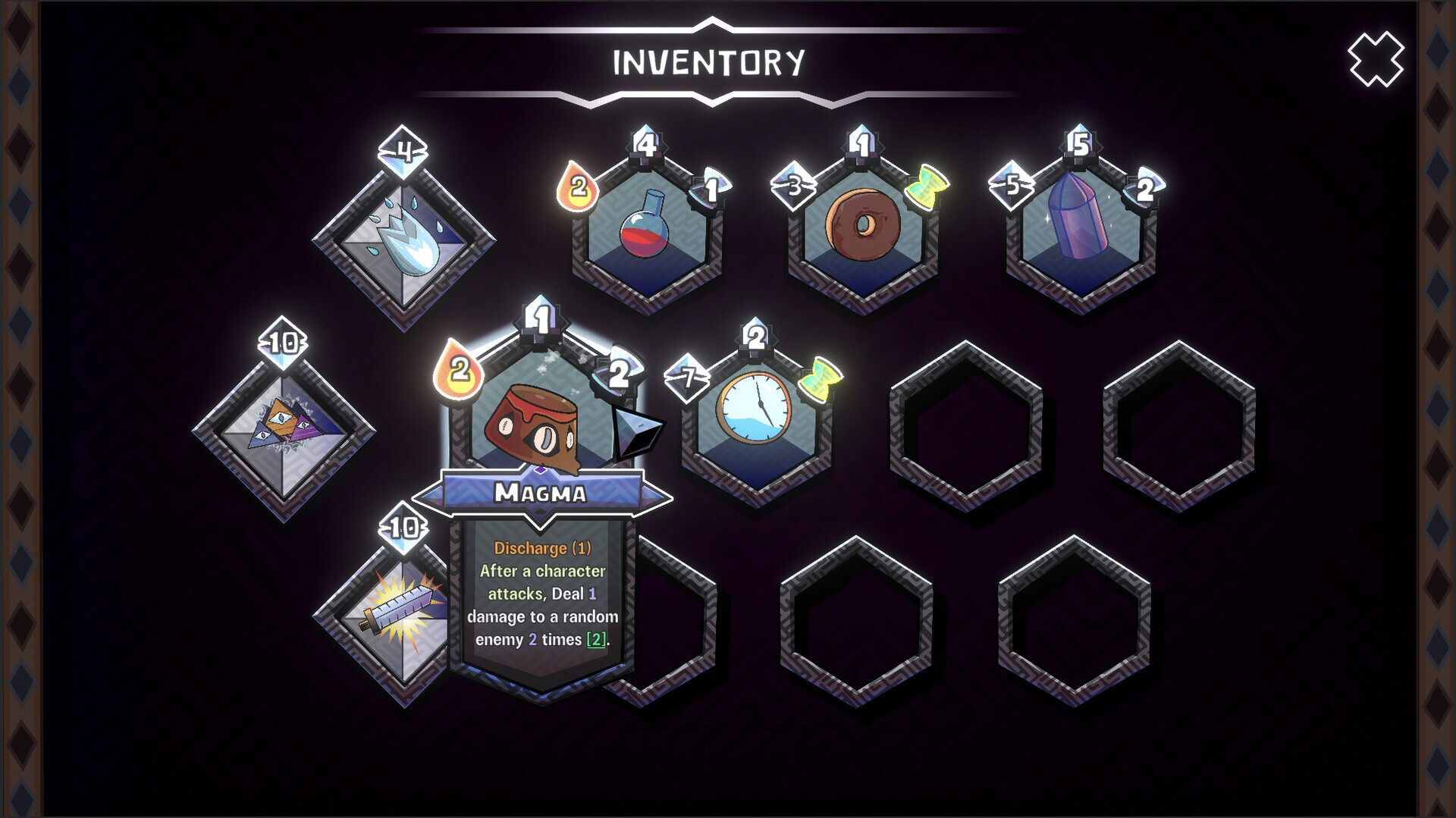The height and width of the screenshot is (818, 1456).
Task: Click the clock item slot
Action: tap(755, 410)
